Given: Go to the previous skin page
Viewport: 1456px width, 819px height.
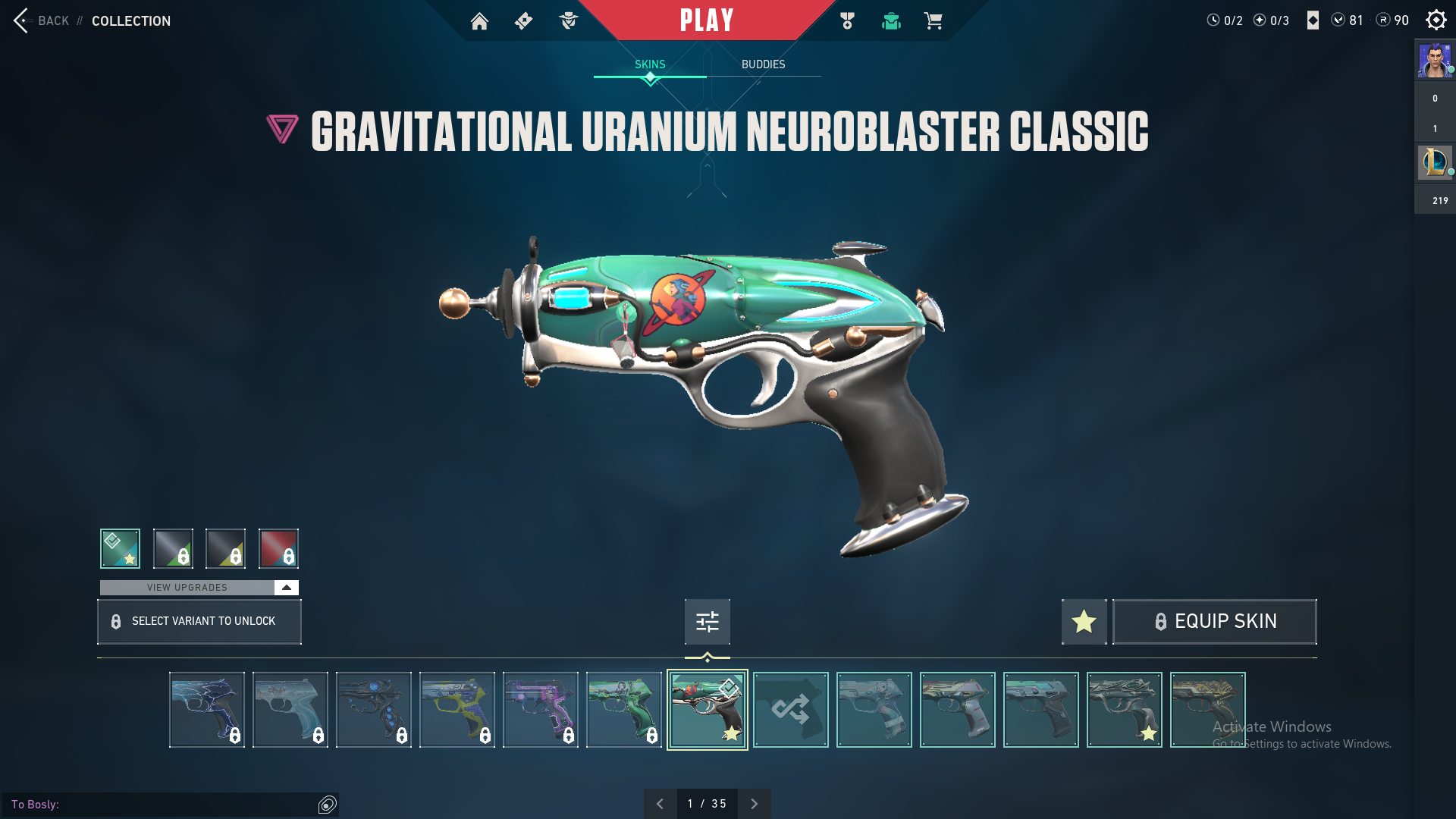Looking at the screenshot, I should pos(660,804).
